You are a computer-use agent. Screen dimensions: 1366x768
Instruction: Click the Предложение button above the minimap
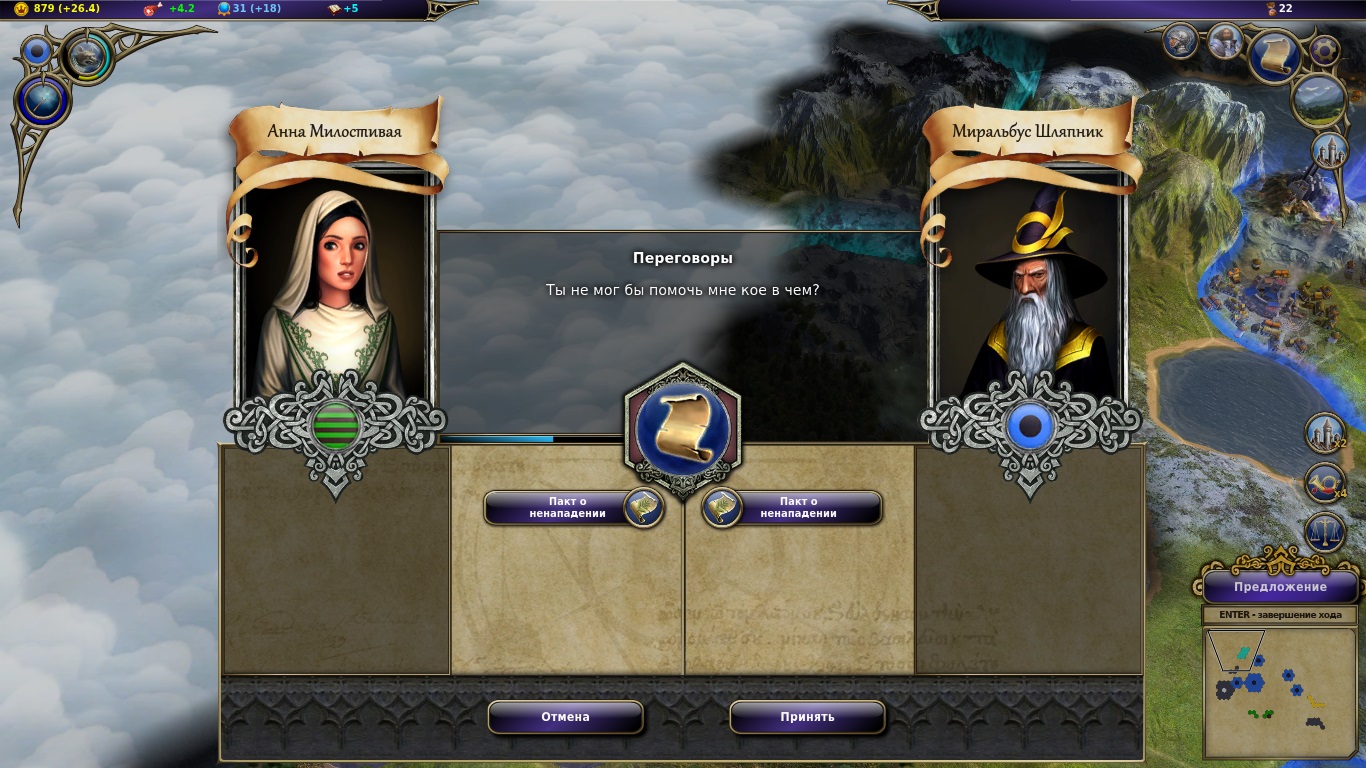1280,587
